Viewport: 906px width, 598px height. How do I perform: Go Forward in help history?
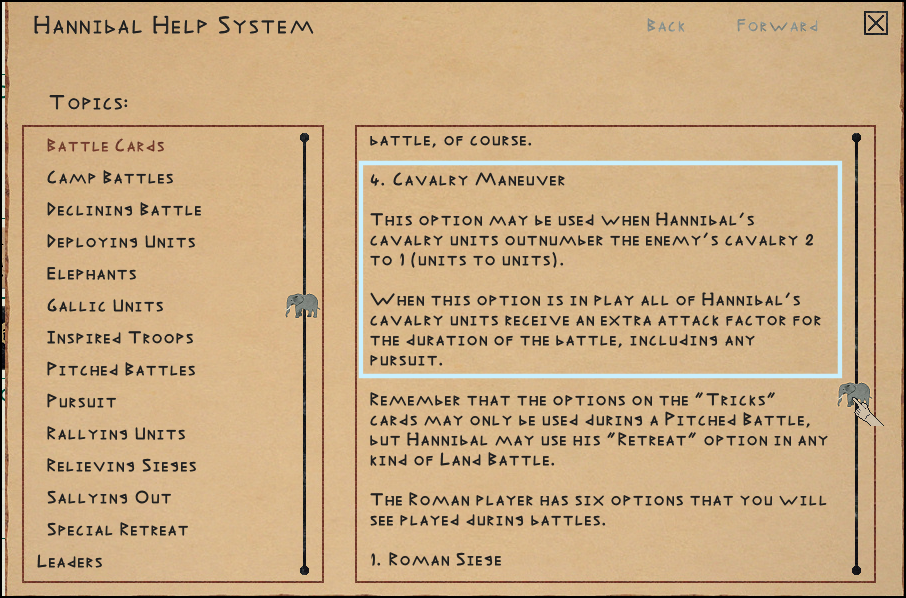[777, 26]
